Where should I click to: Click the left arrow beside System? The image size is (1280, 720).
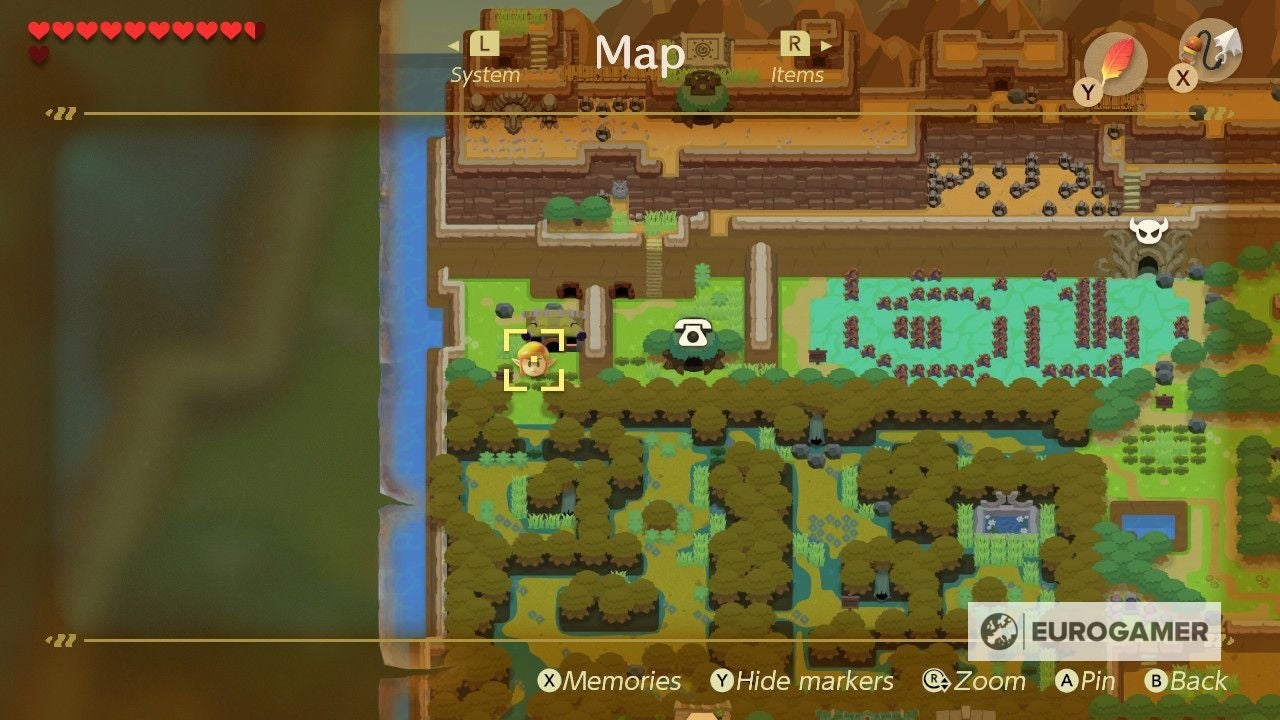(x=453, y=45)
